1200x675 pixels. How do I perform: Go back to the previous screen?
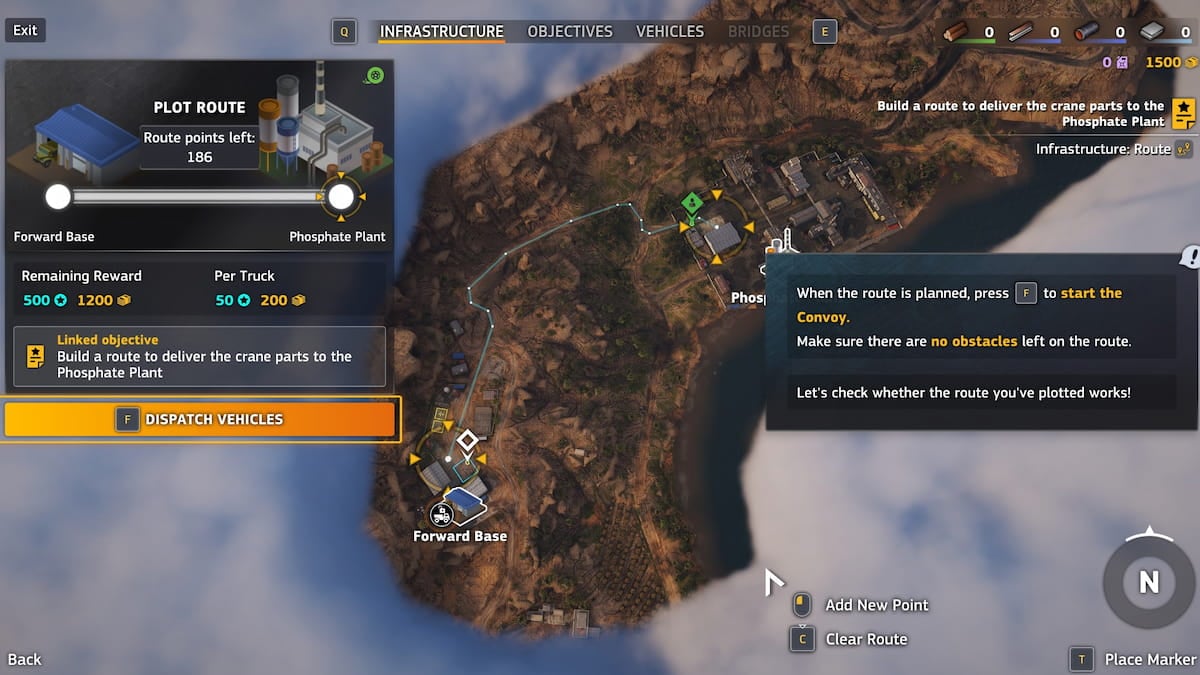25,659
